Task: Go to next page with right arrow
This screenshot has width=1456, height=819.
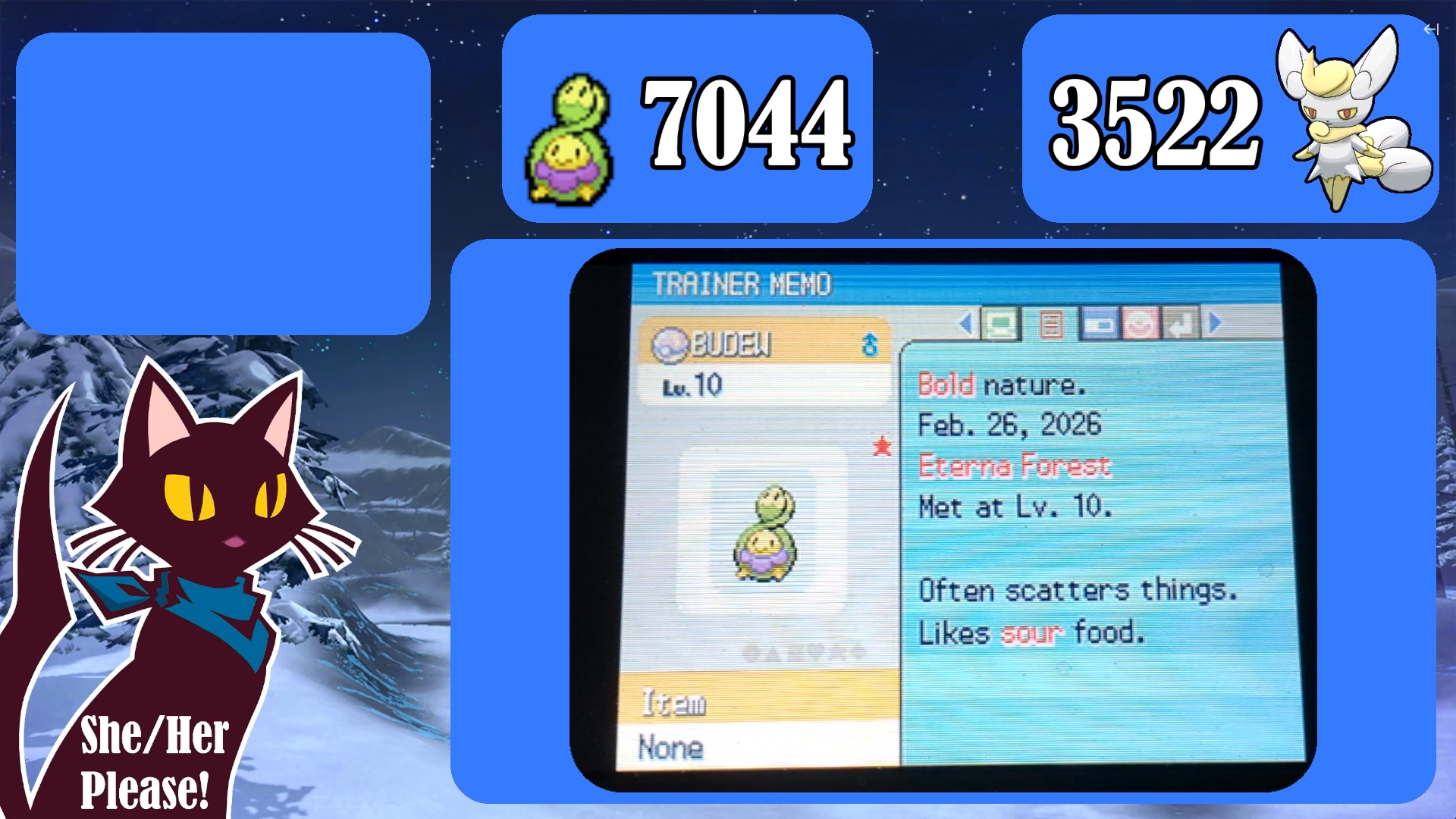Action: 1216,324
